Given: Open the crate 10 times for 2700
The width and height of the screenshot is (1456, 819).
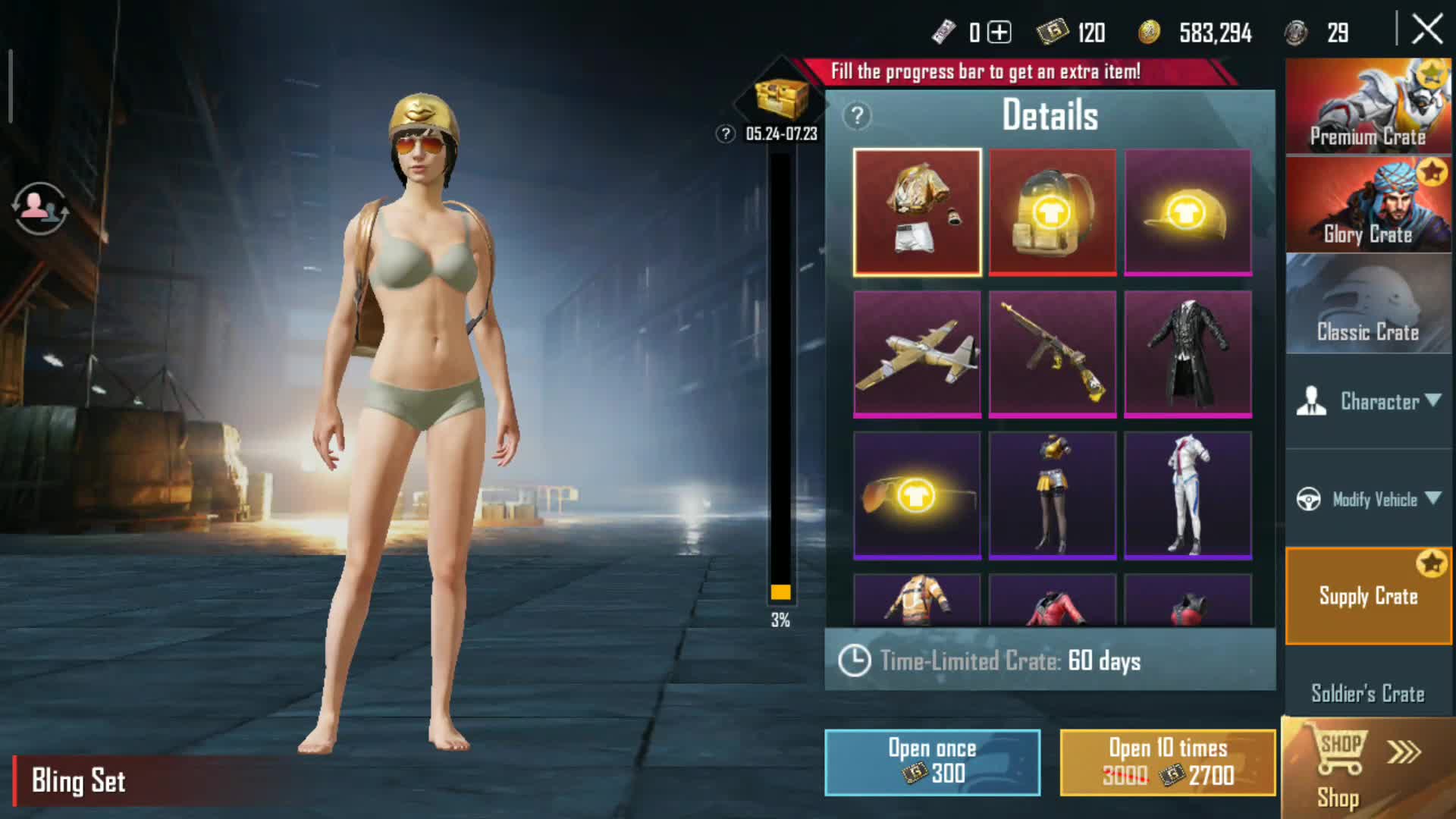Looking at the screenshot, I should 1167,762.
